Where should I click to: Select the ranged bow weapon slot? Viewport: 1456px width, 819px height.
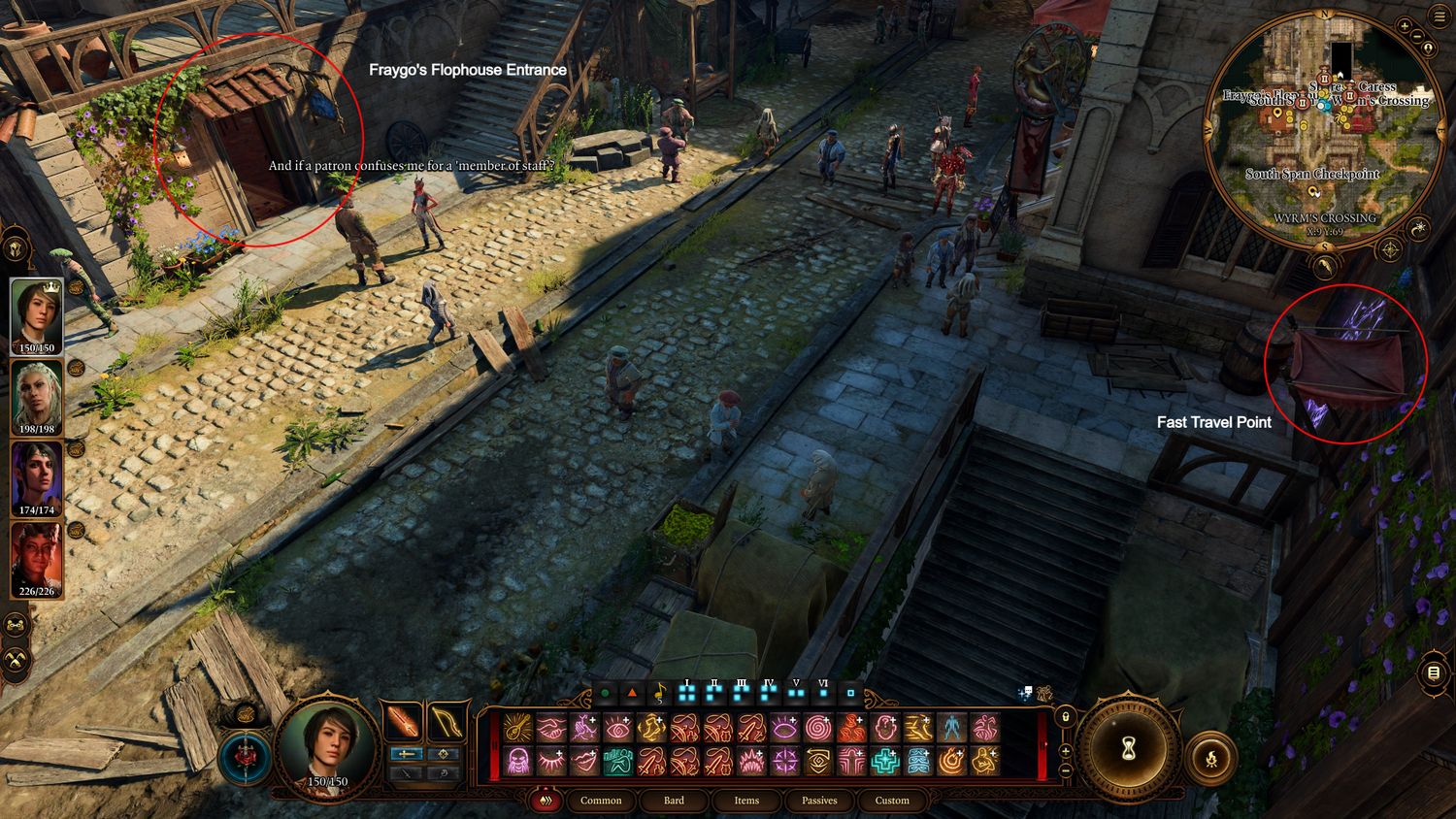coord(447,723)
